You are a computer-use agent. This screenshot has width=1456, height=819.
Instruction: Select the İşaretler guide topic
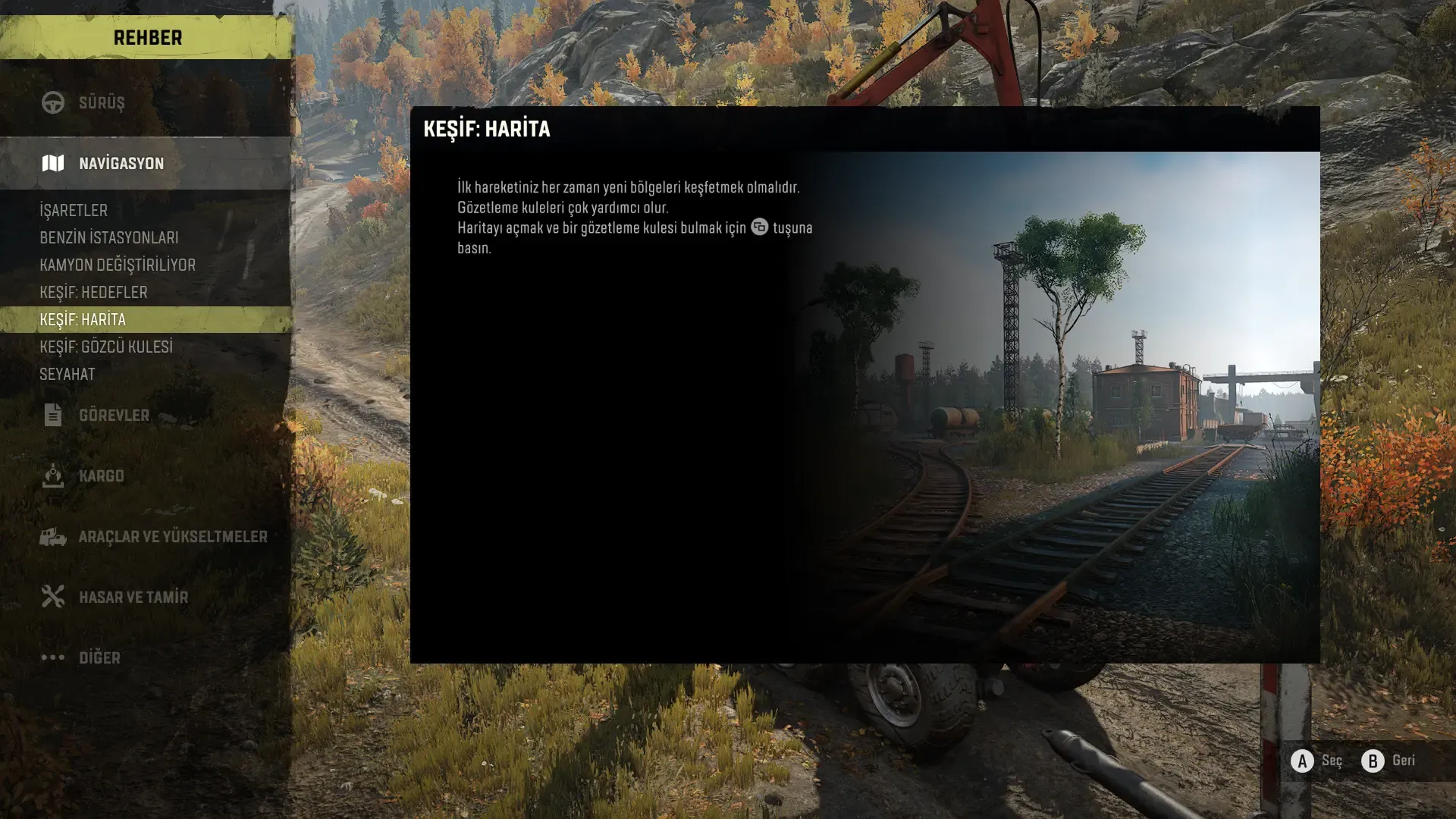click(x=74, y=210)
